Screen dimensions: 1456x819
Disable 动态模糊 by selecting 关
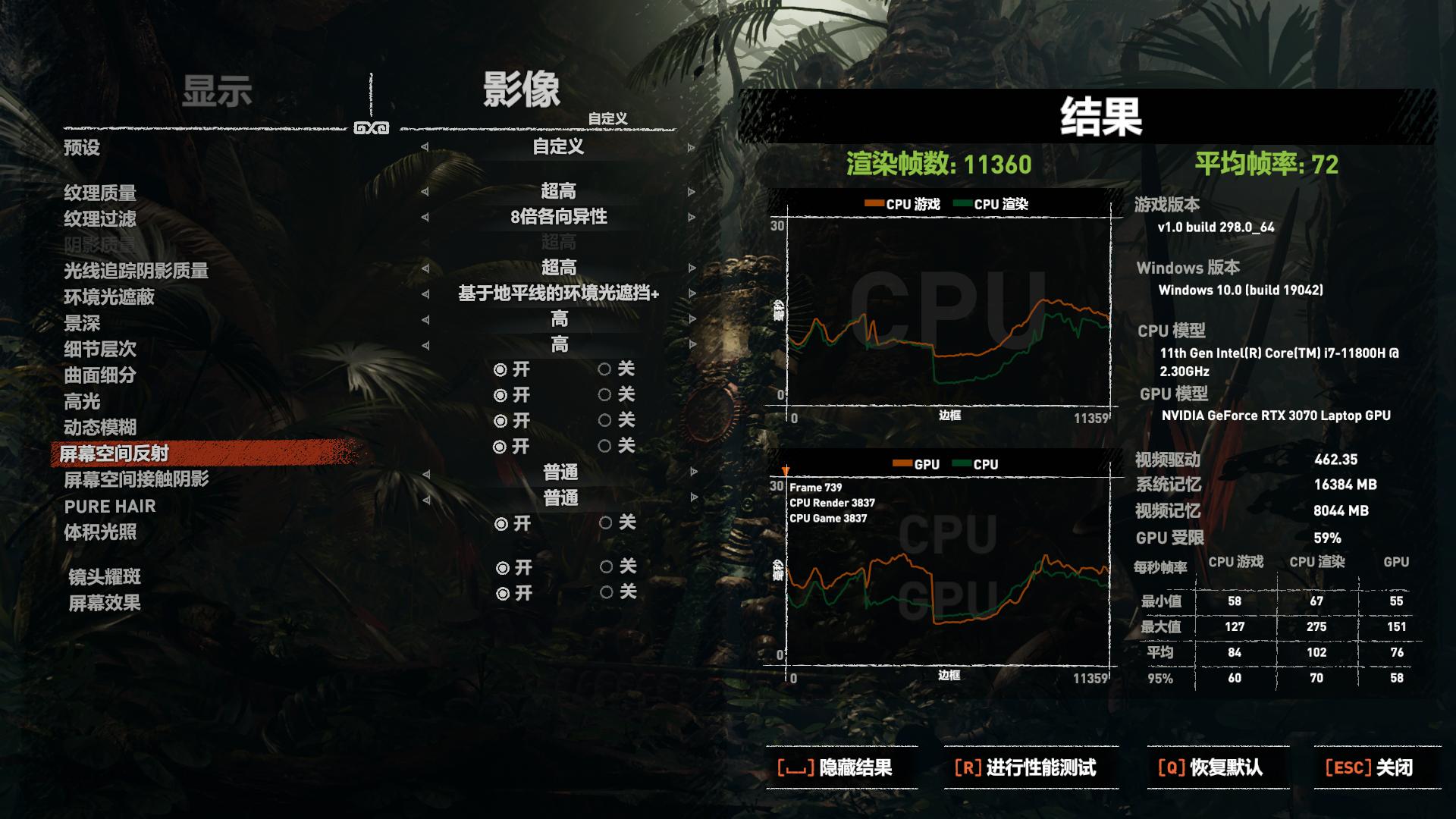[604, 422]
